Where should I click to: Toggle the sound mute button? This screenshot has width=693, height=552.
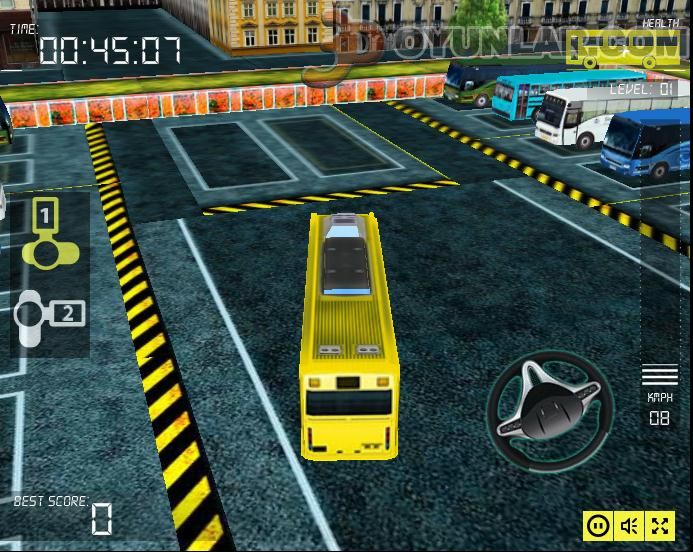(x=629, y=525)
